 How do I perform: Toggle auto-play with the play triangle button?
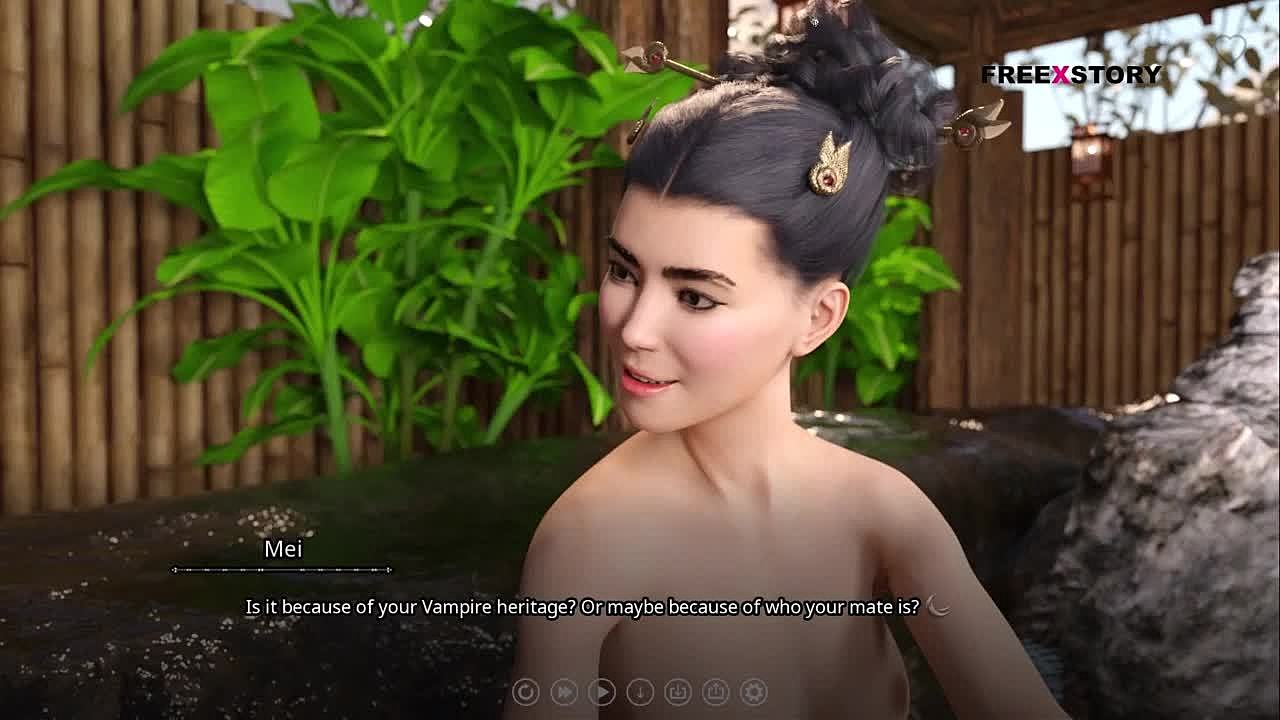601,691
